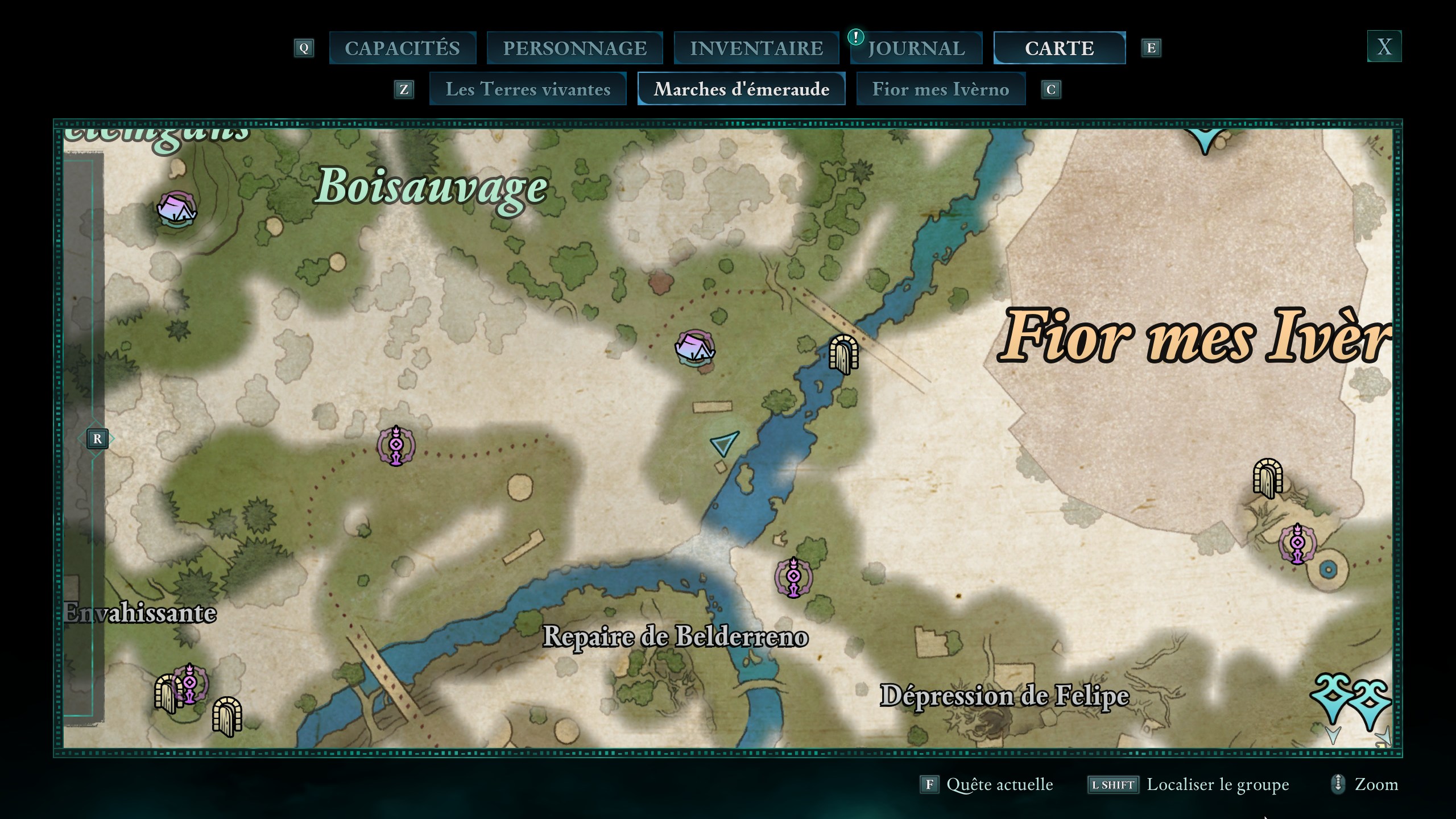The width and height of the screenshot is (1456, 819).
Task: Click the Dépression de Felipe location label
Action: tap(1004, 696)
